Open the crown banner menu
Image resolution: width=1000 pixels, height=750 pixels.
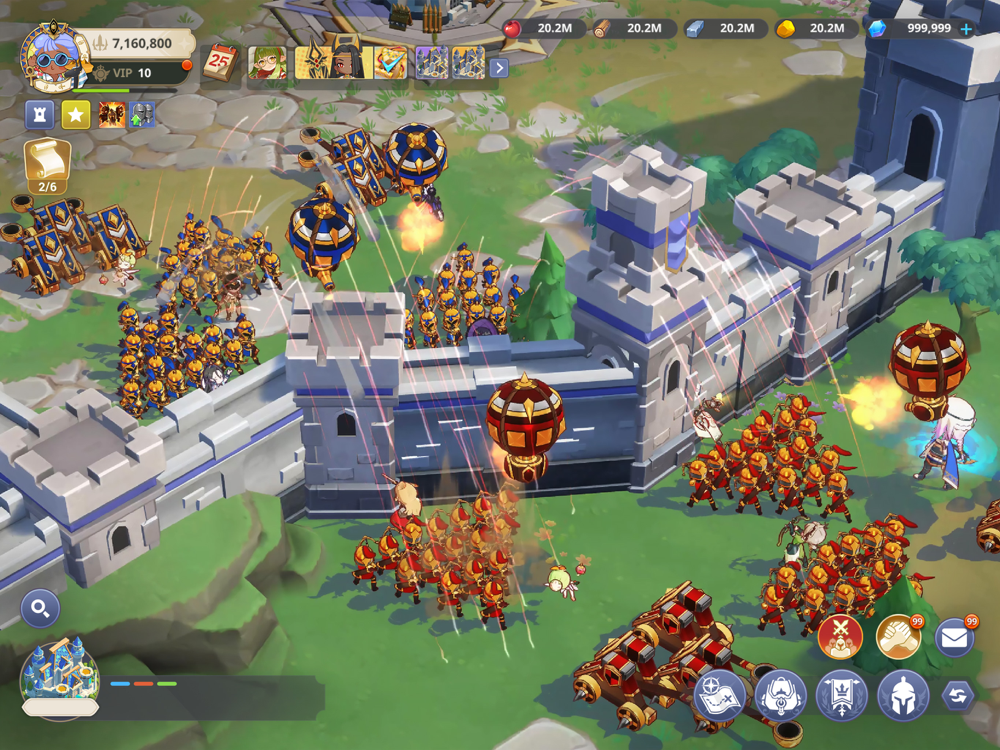pyautogui.click(x=842, y=696)
